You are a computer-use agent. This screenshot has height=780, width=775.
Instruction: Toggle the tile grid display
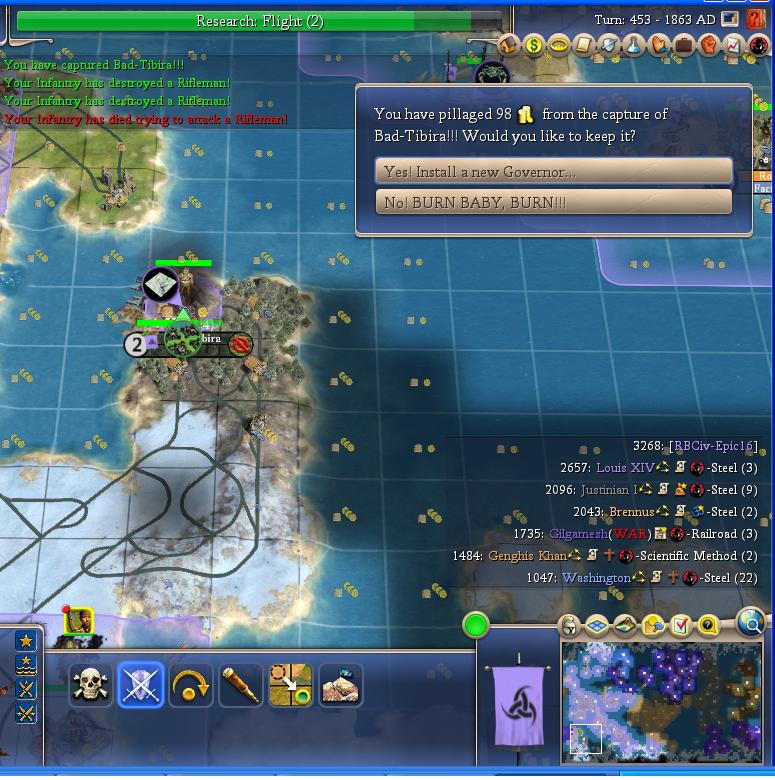pyautogui.click(x=597, y=626)
